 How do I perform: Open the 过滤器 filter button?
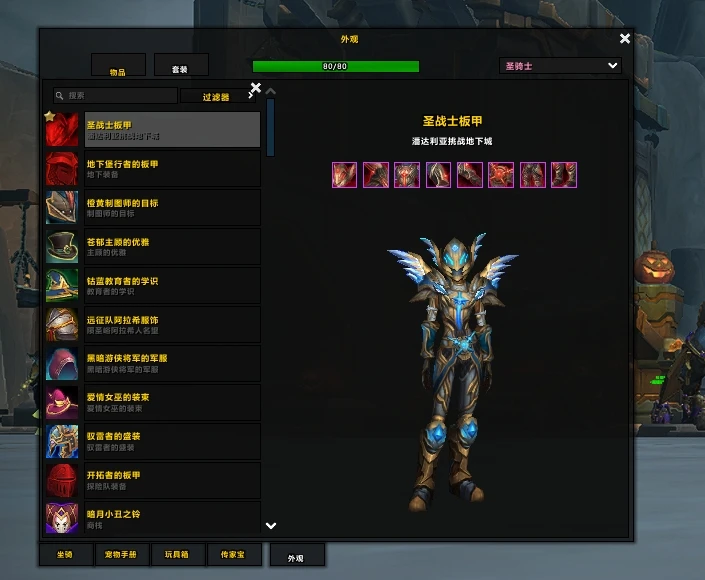(x=216, y=97)
